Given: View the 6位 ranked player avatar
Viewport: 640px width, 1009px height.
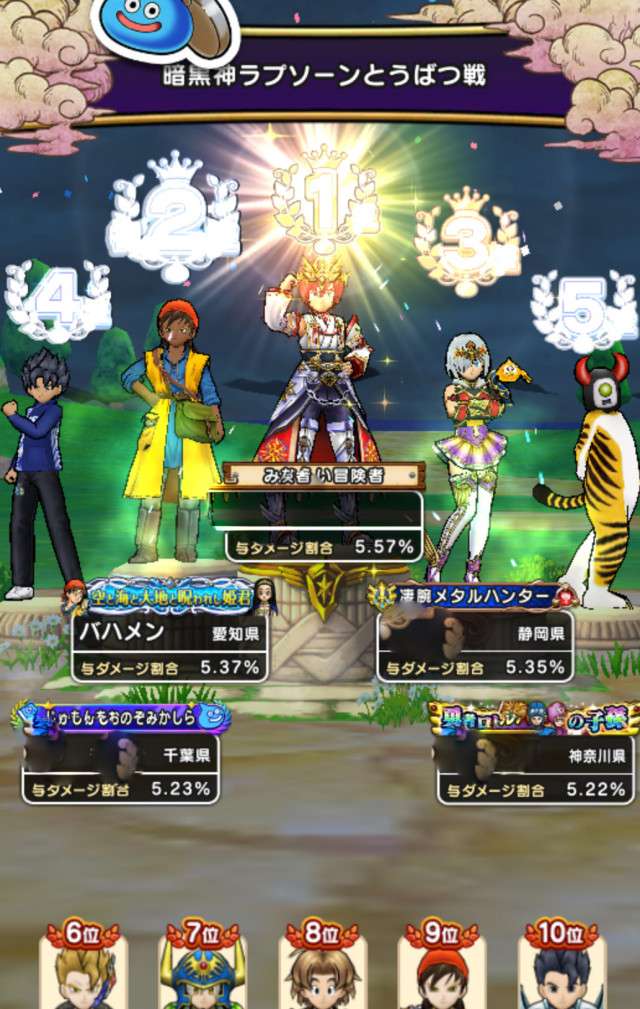Looking at the screenshot, I should [x=84, y=970].
